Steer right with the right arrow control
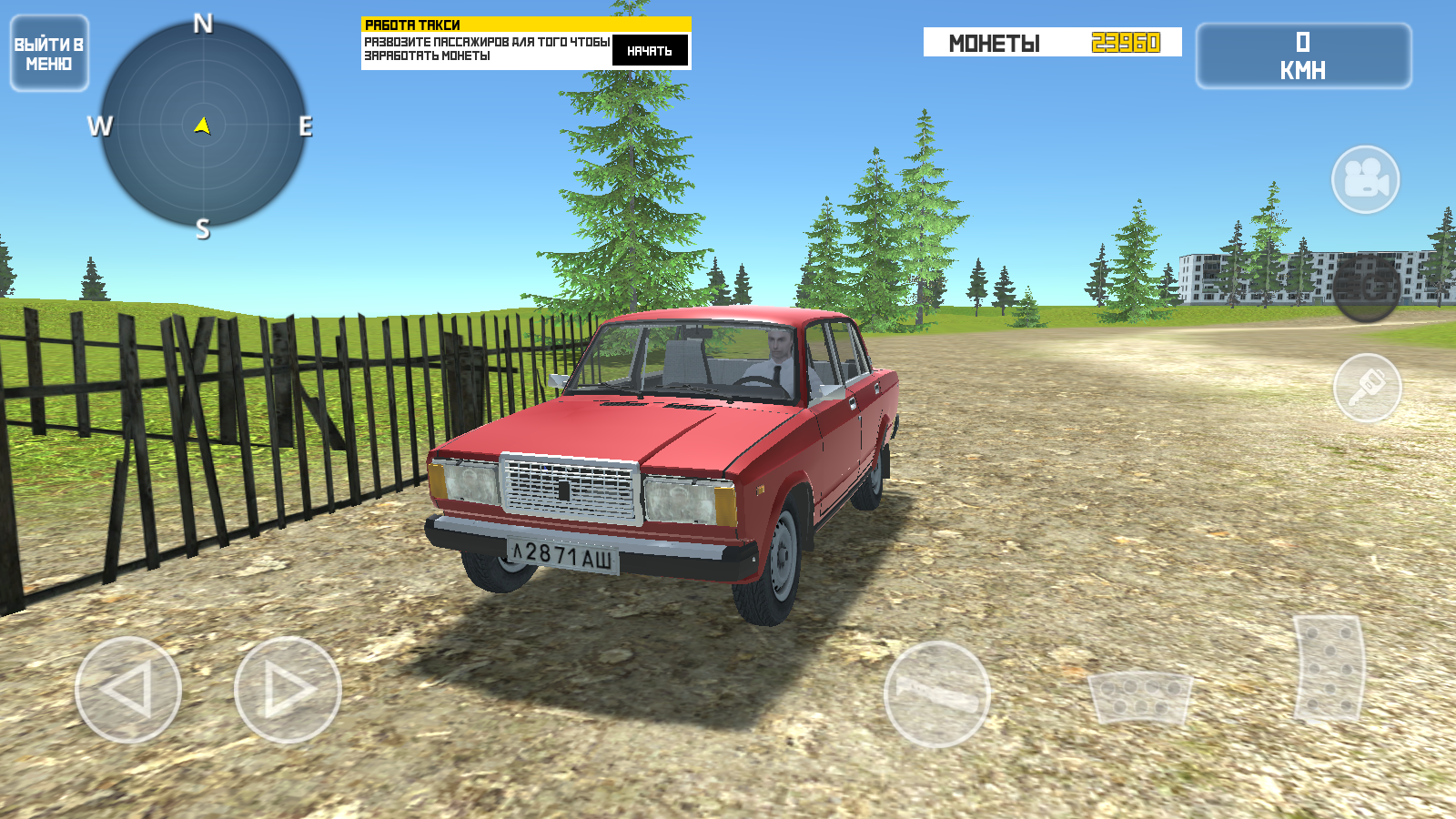 (x=282, y=689)
